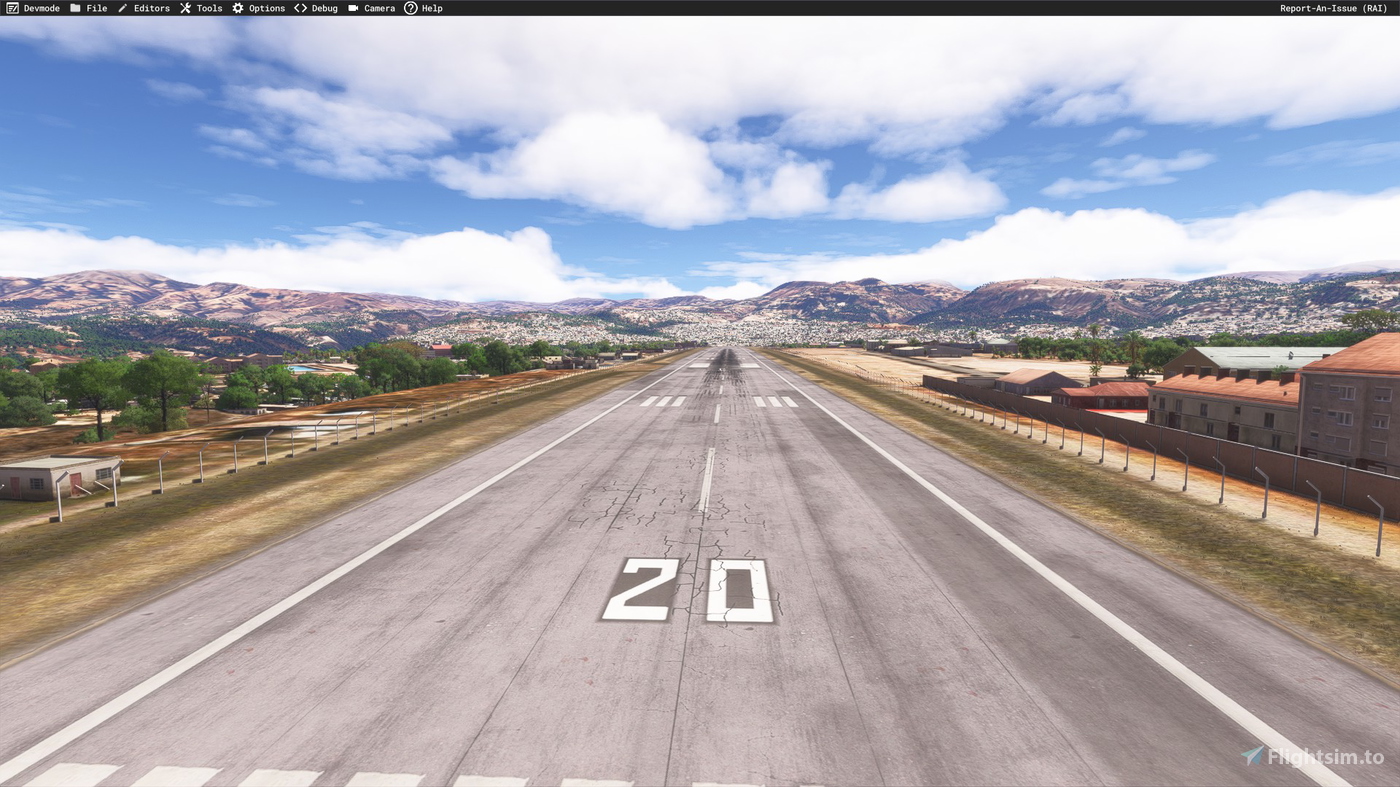This screenshot has width=1400, height=787.
Task: Select the Editors pencil icon
Action: (x=122, y=7)
